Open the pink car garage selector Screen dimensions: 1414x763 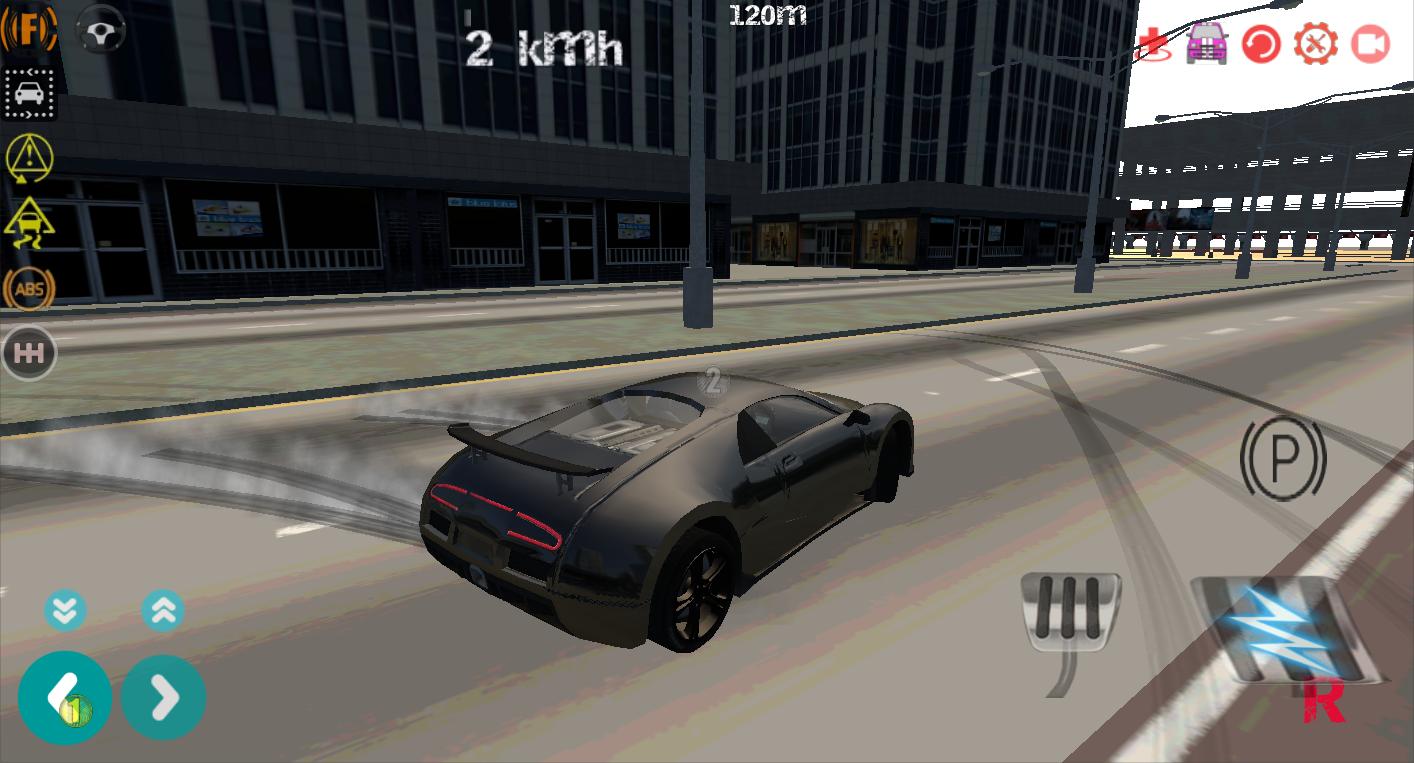pos(1209,44)
